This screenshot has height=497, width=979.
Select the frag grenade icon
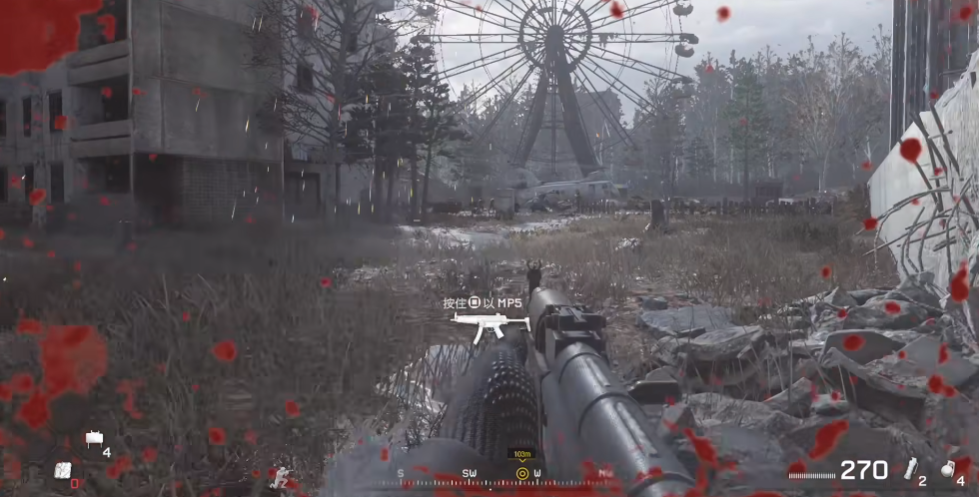[946, 468]
